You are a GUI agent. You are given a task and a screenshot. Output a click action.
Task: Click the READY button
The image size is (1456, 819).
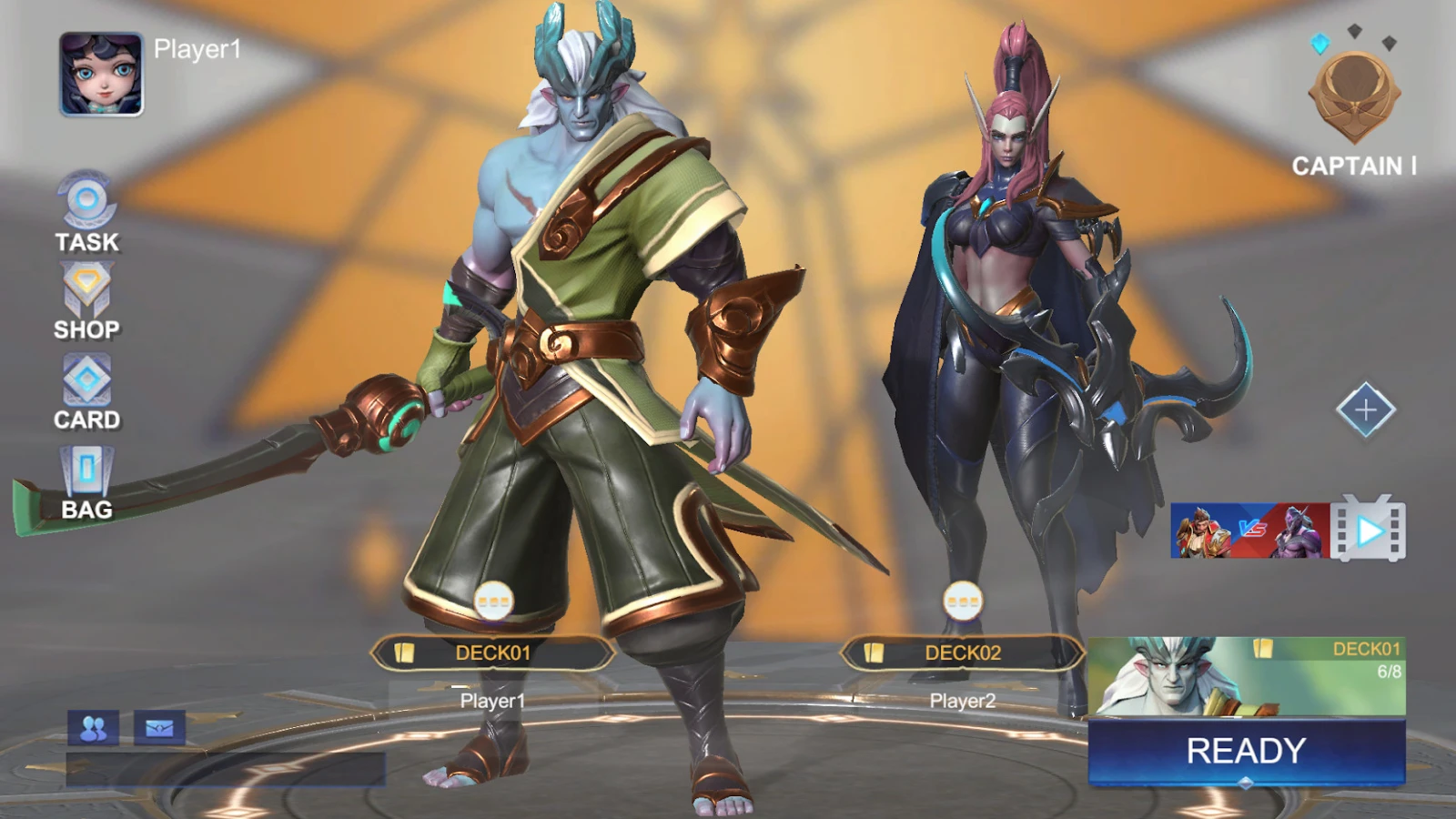[x=1246, y=751]
